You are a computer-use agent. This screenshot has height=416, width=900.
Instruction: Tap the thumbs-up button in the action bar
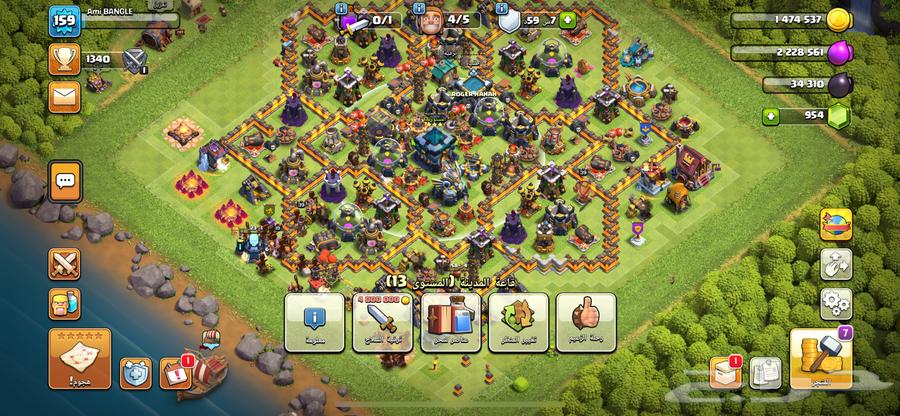(585, 322)
